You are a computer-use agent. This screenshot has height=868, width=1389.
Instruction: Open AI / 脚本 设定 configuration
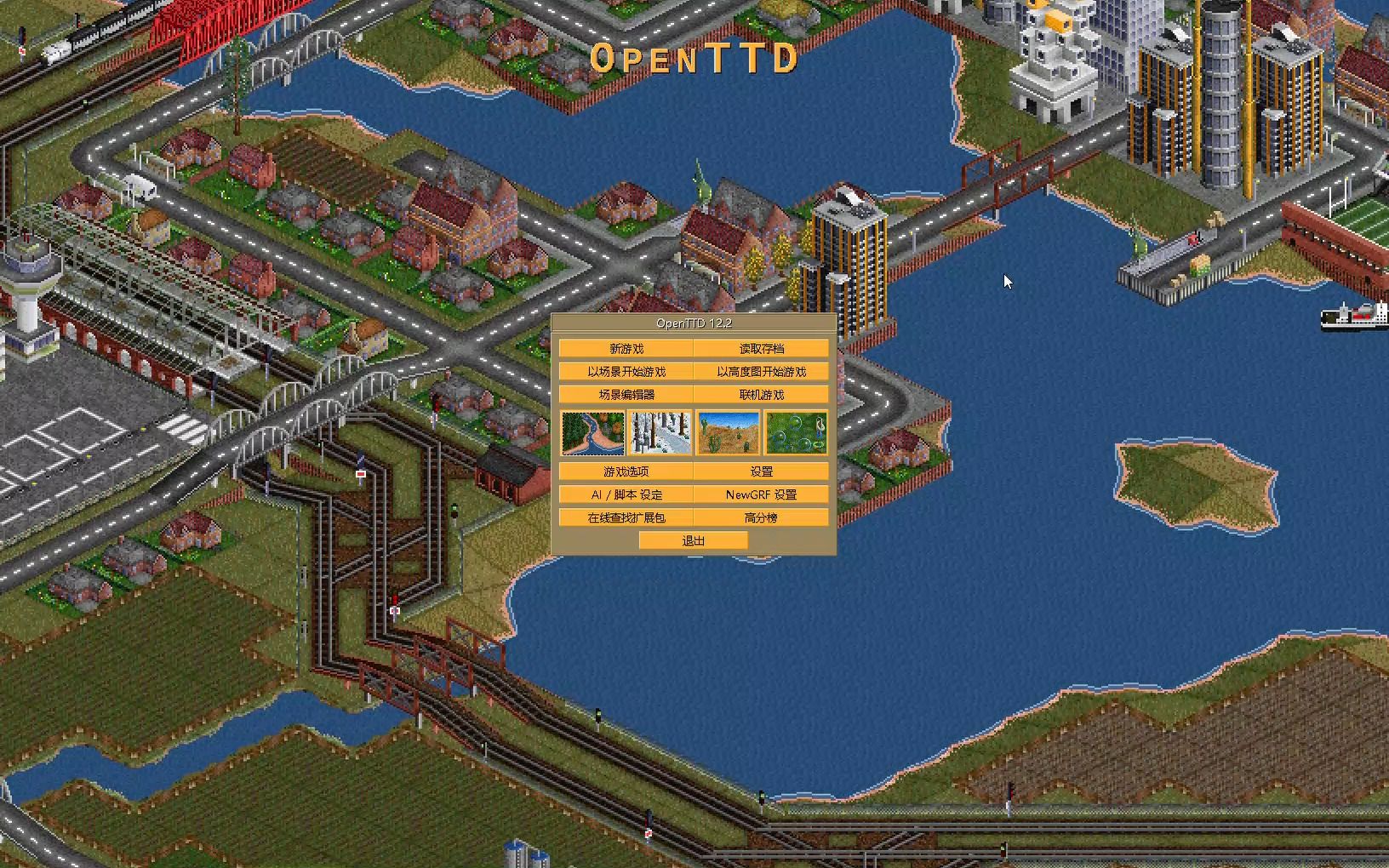click(627, 494)
